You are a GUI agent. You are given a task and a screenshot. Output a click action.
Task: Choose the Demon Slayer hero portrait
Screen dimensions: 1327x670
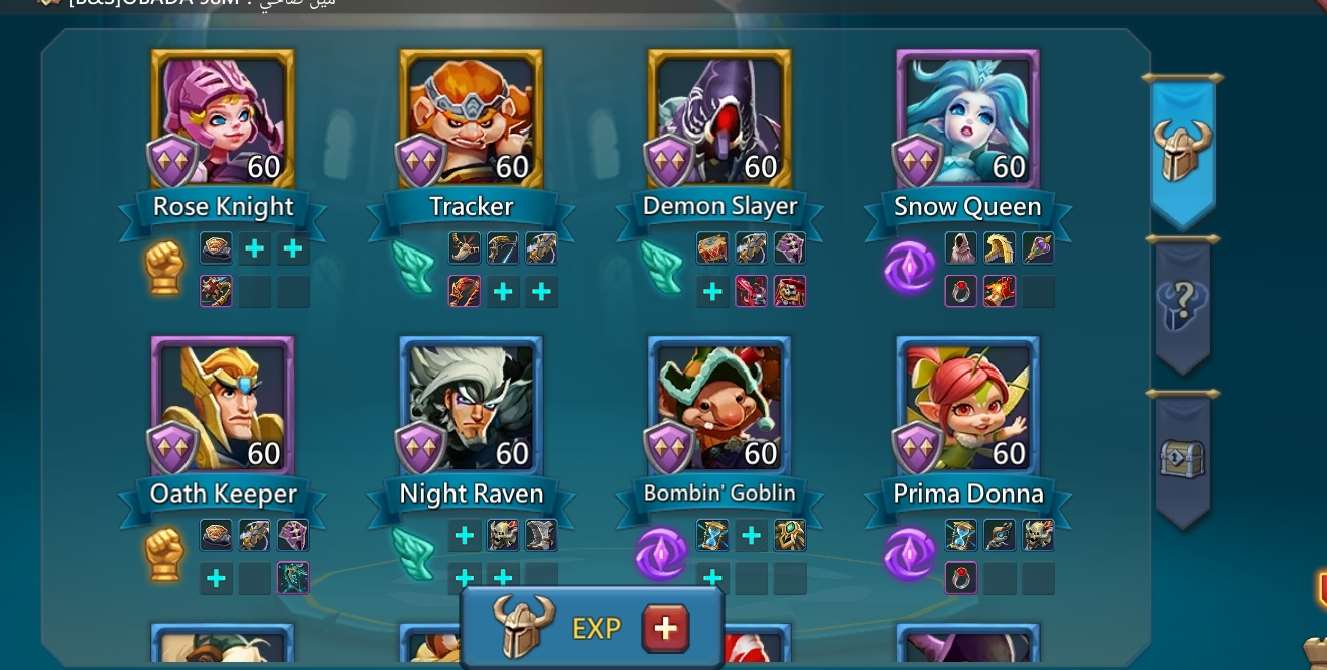[x=720, y=118]
